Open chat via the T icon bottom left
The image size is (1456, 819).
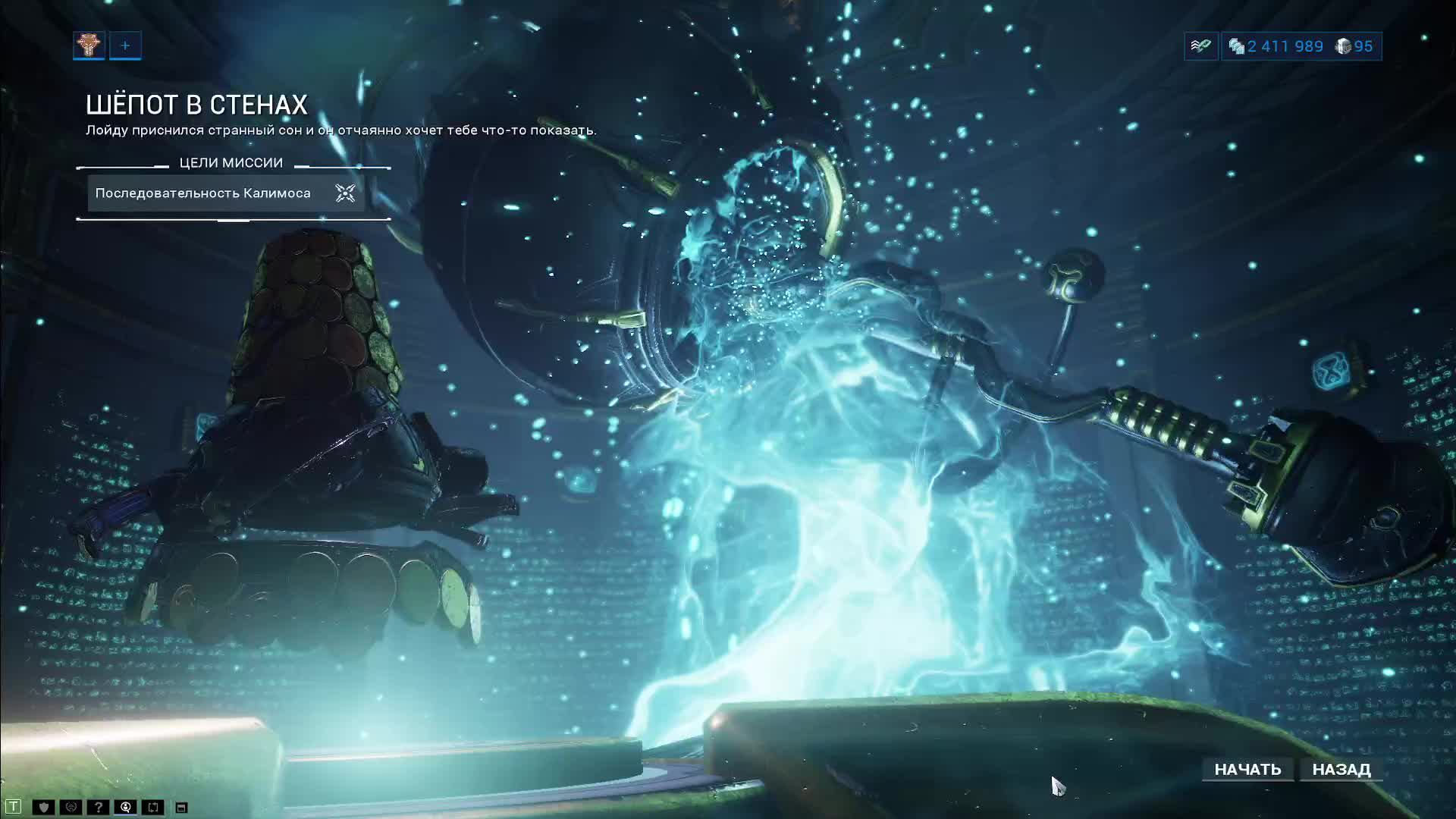click(14, 806)
